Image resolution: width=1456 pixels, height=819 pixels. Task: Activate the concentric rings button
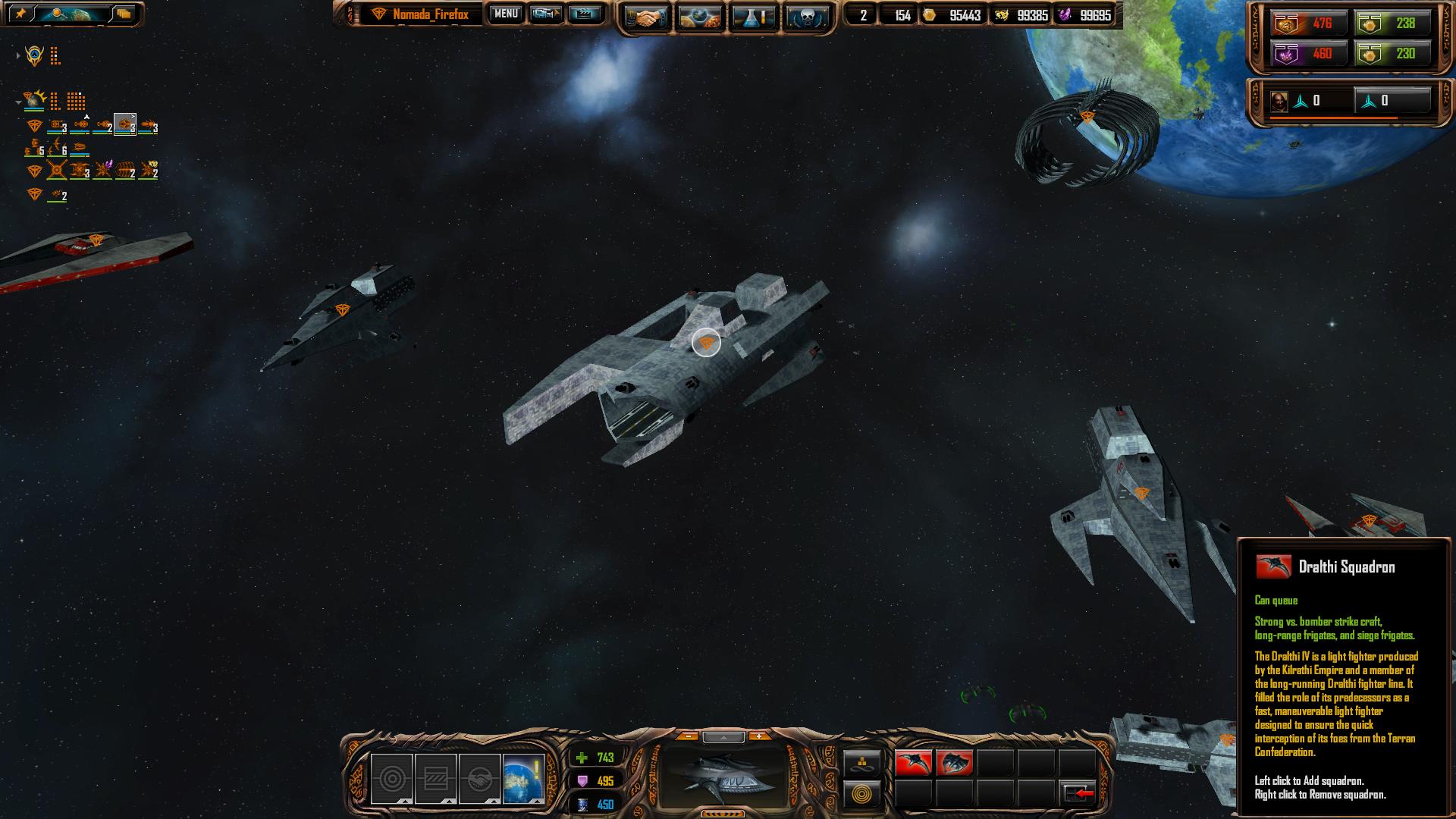tap(862, 794)
